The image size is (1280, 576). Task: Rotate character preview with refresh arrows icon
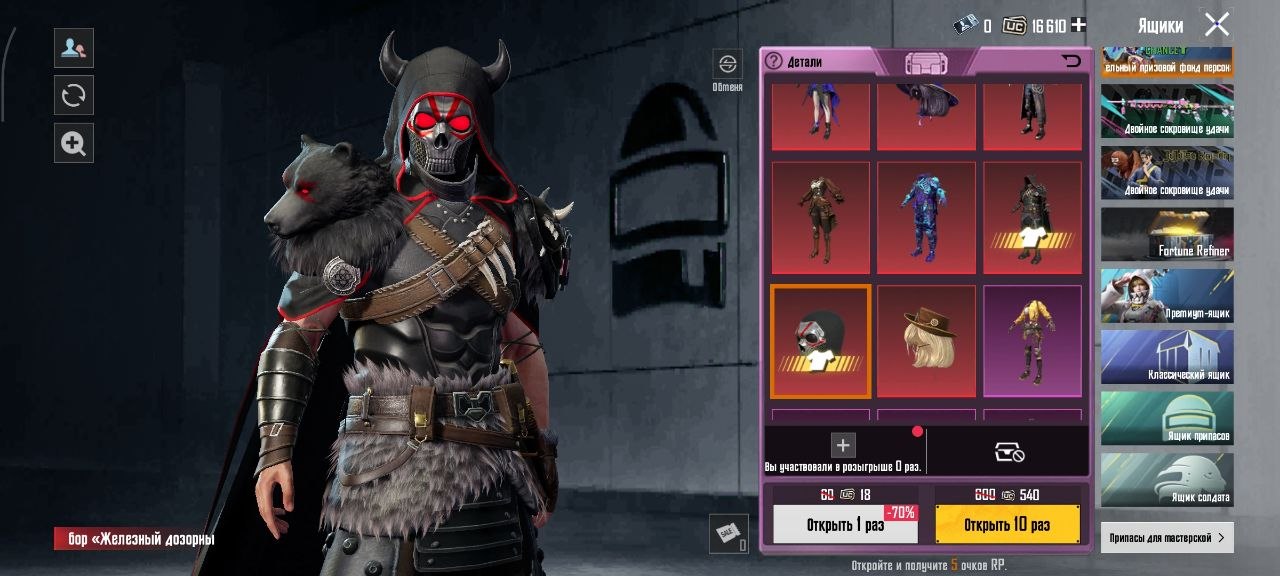73,95
